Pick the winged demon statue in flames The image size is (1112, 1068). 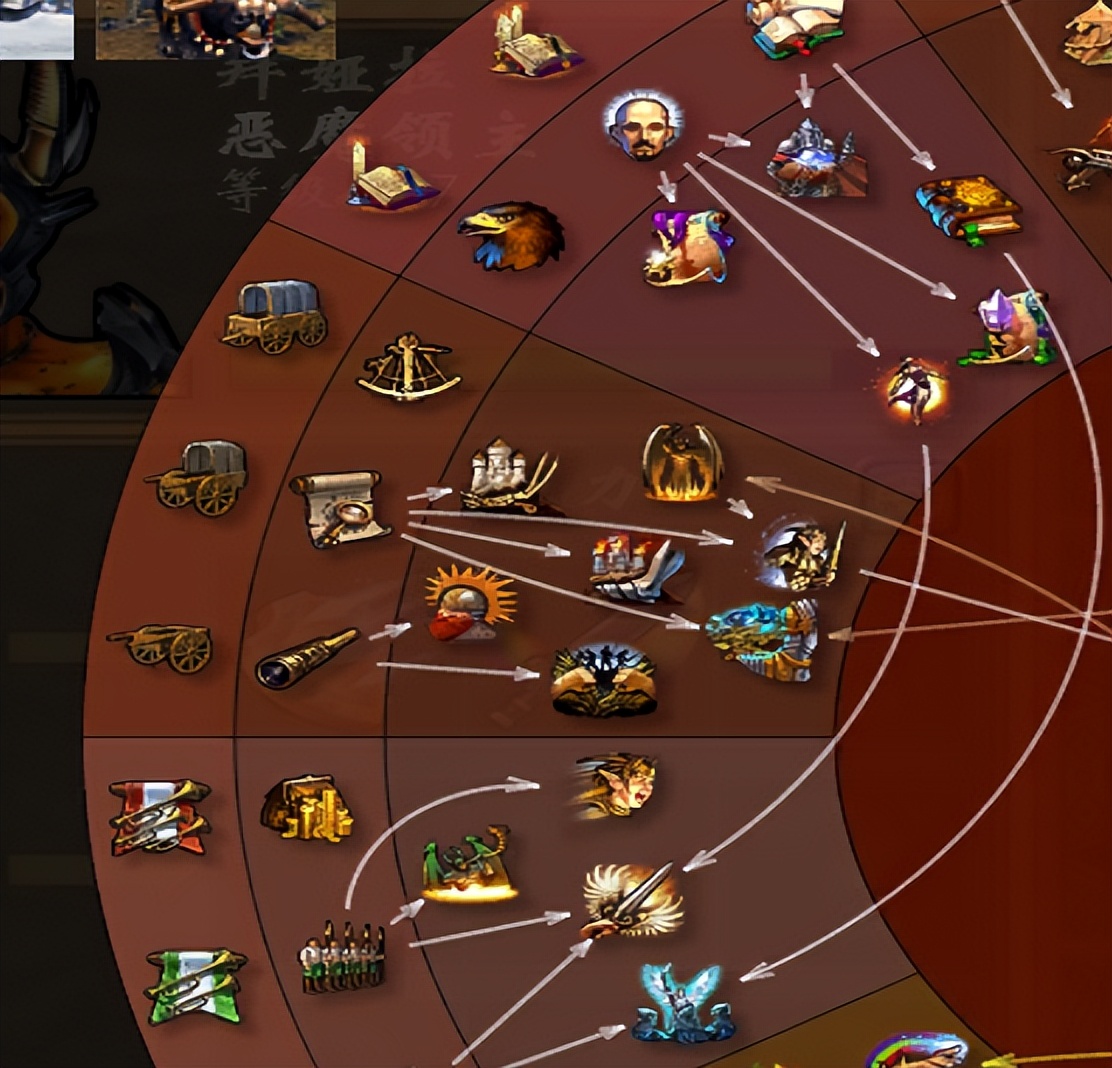pyautogui.click(x=682, y=462)
